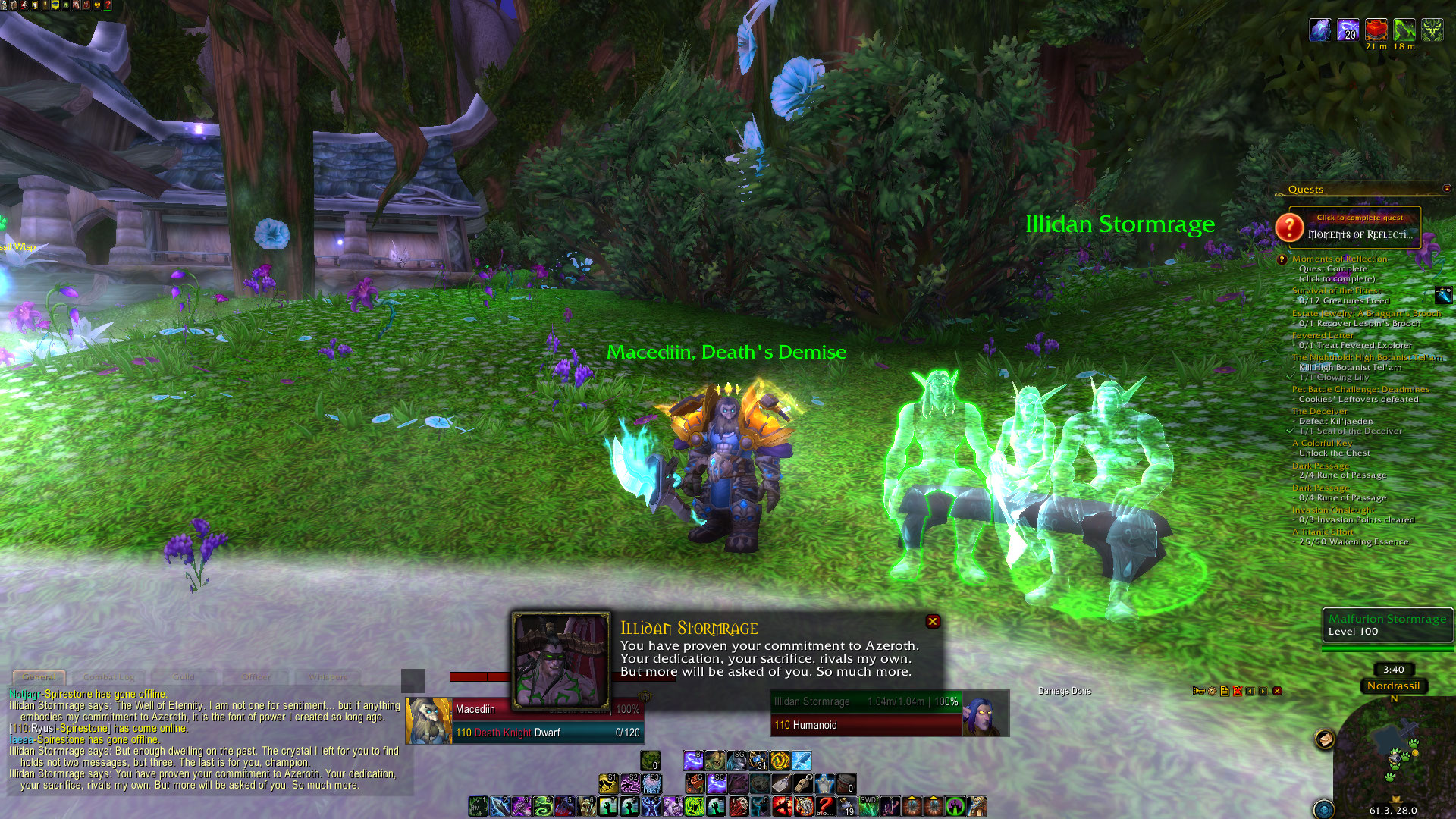The height and width of the screenshot is (819, 1456).
Task: Collapse the Quests tracker header
Action: (1447, 189)
